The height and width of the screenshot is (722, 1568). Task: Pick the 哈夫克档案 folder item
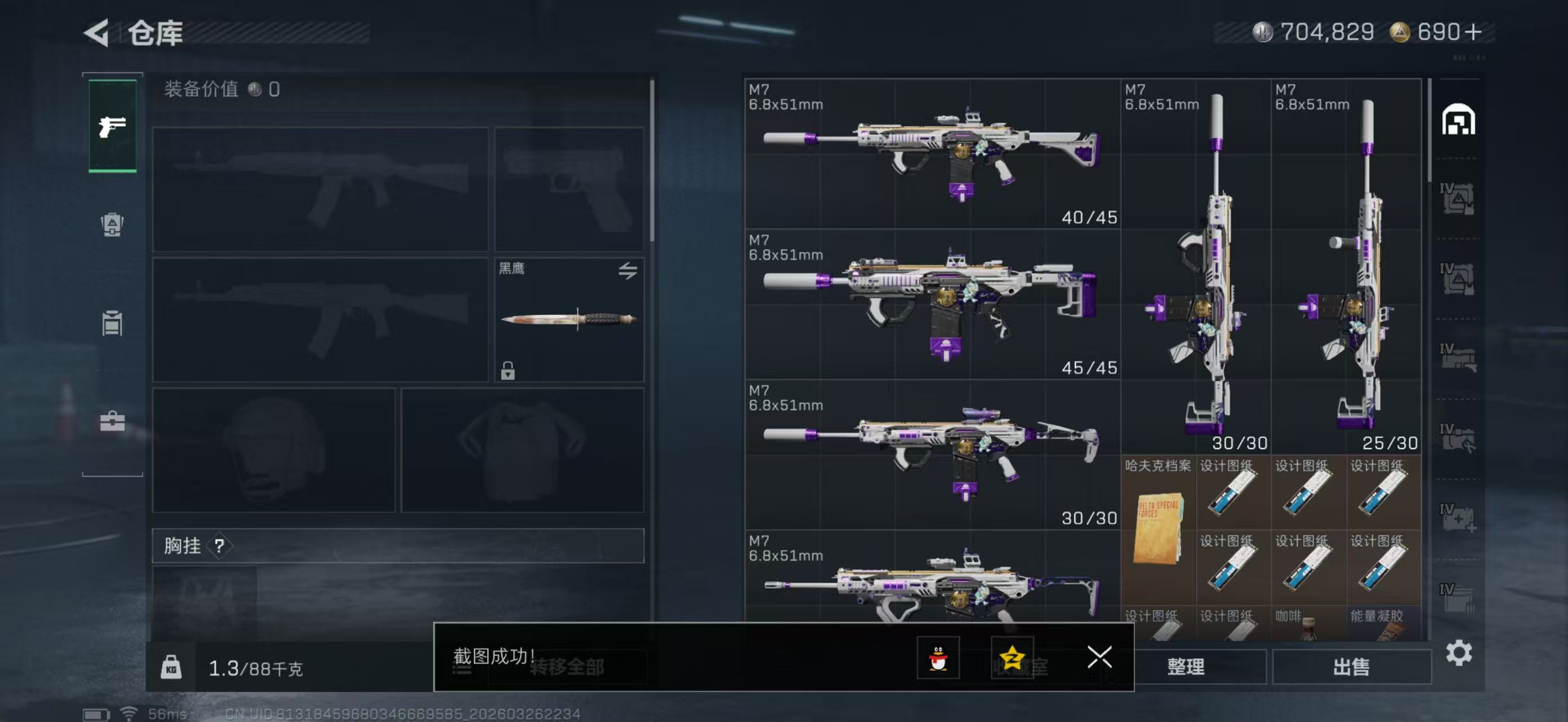click(x=1158, y=529)
